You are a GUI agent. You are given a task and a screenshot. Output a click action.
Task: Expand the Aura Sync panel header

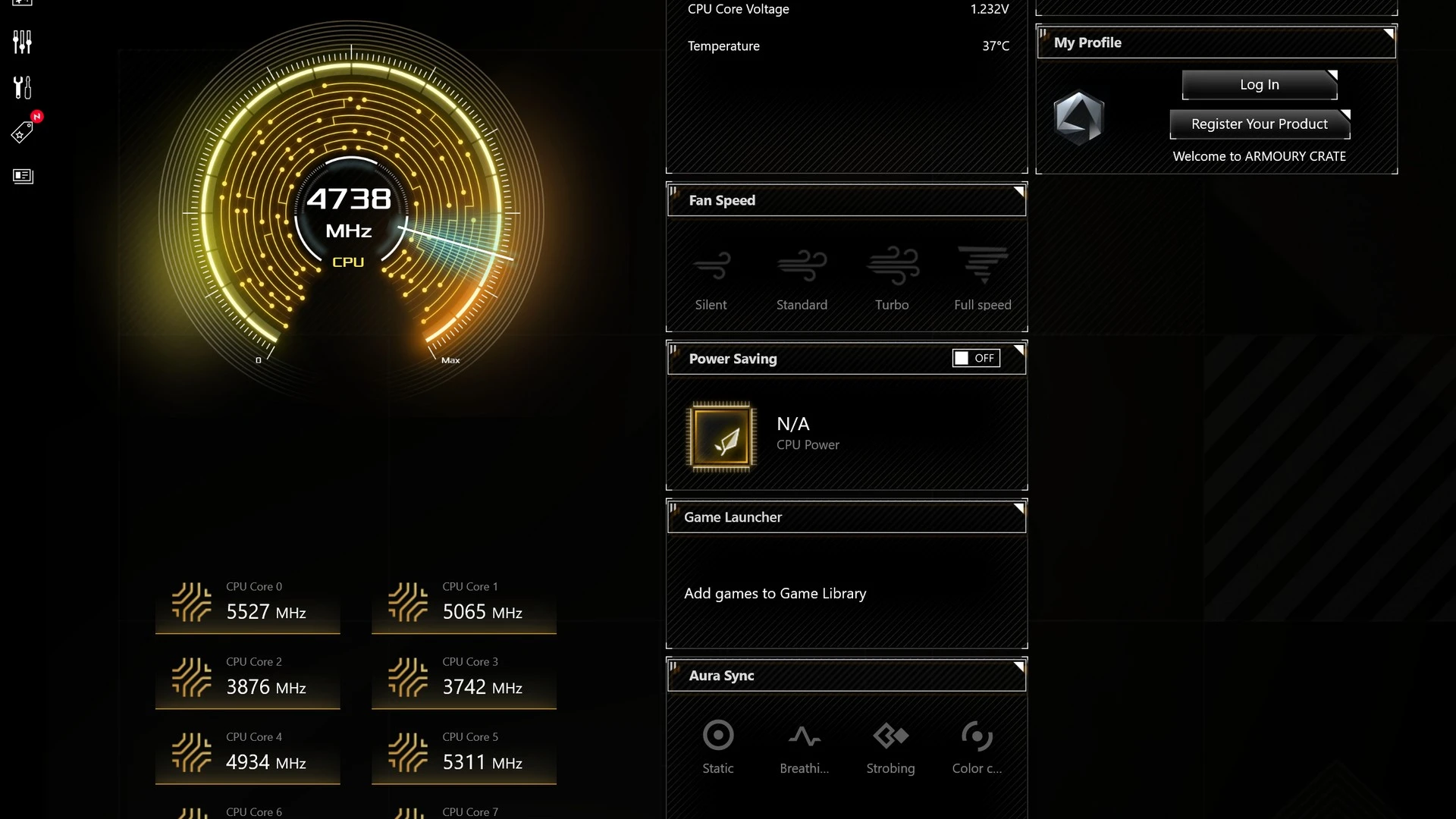(x=846, y=676)
